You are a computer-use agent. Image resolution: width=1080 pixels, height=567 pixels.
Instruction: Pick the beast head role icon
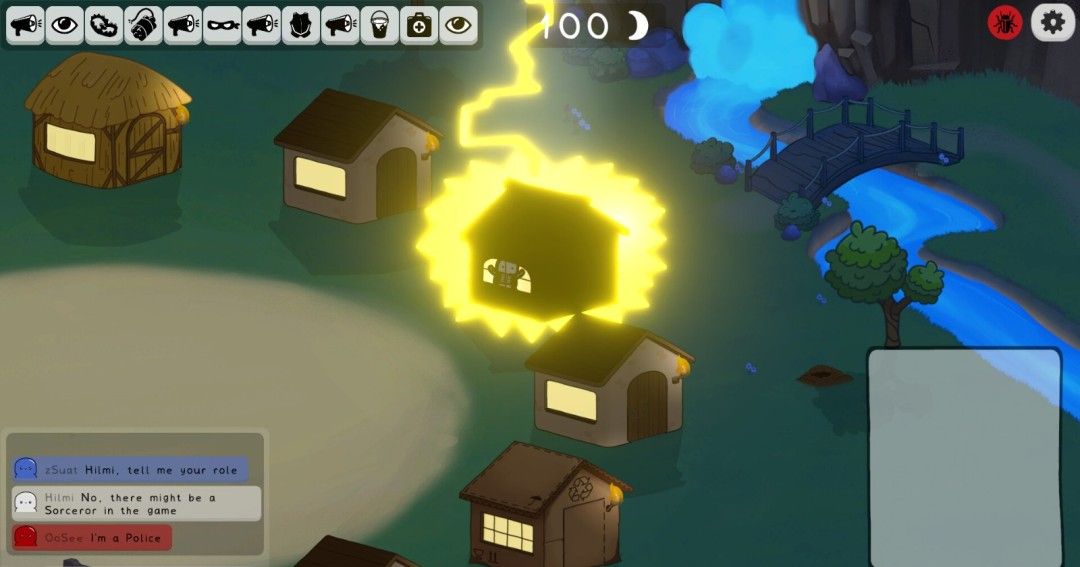300,25
